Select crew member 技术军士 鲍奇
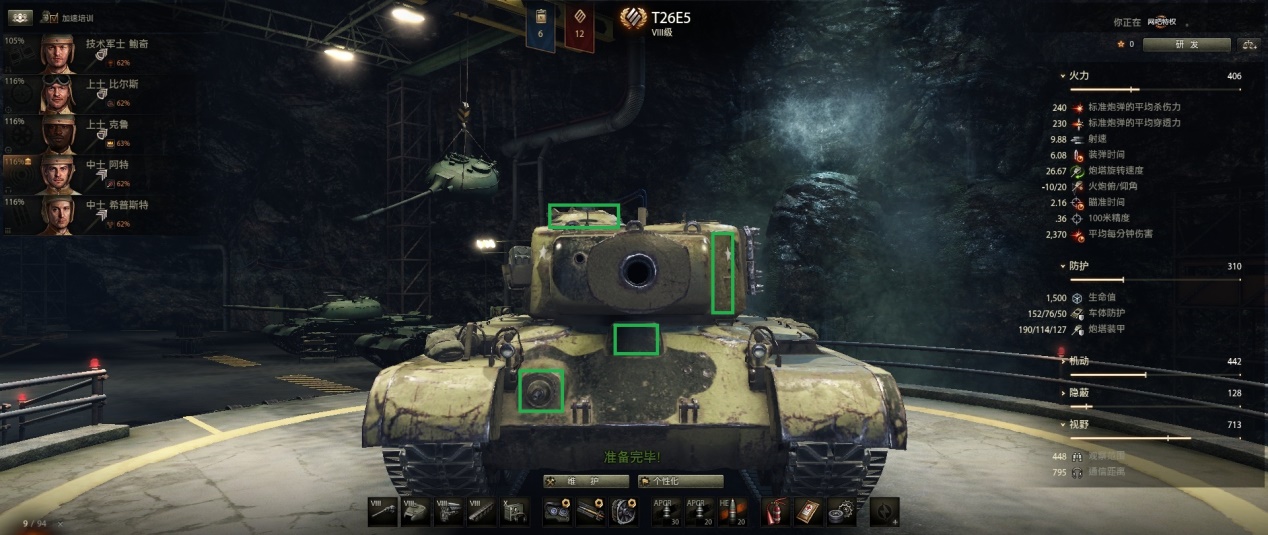 coord(100,54)
